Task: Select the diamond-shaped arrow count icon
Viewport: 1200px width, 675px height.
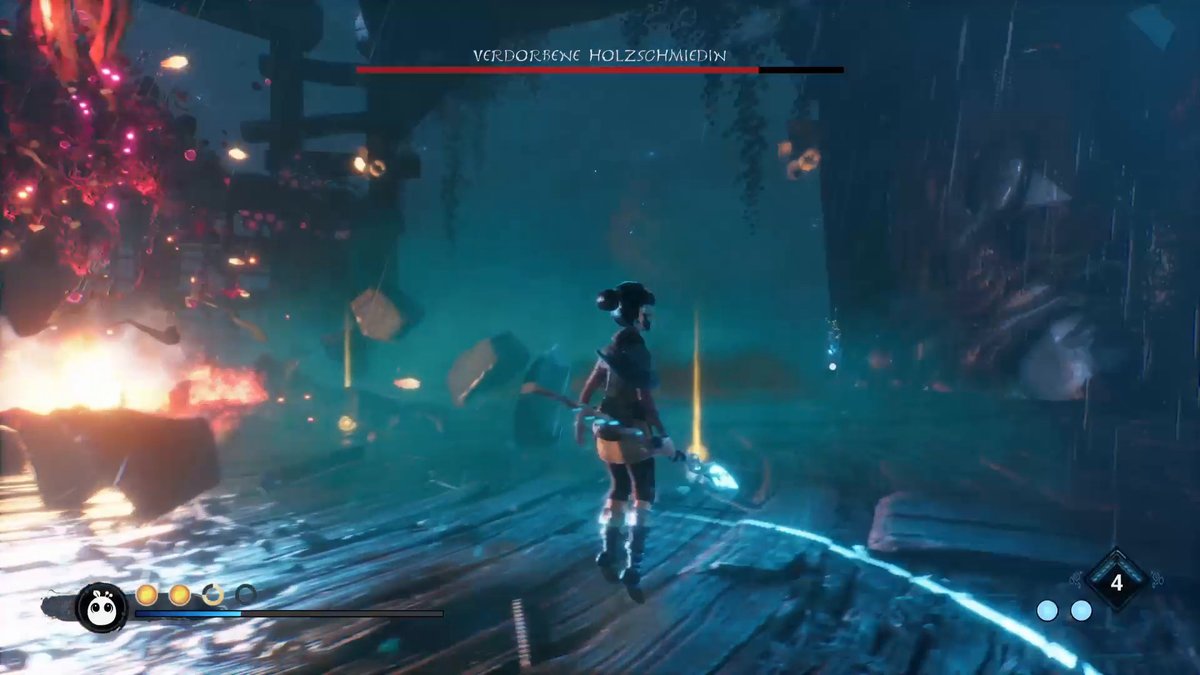Action: point(1116,580)
